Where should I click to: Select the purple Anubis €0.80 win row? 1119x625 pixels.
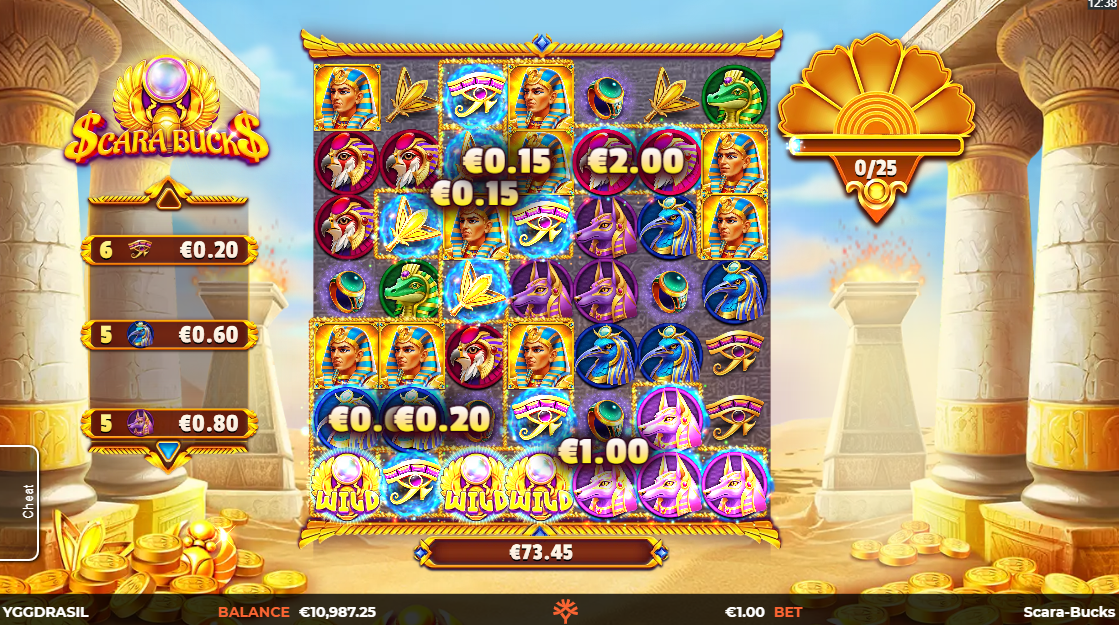click(x=169, y=423)
